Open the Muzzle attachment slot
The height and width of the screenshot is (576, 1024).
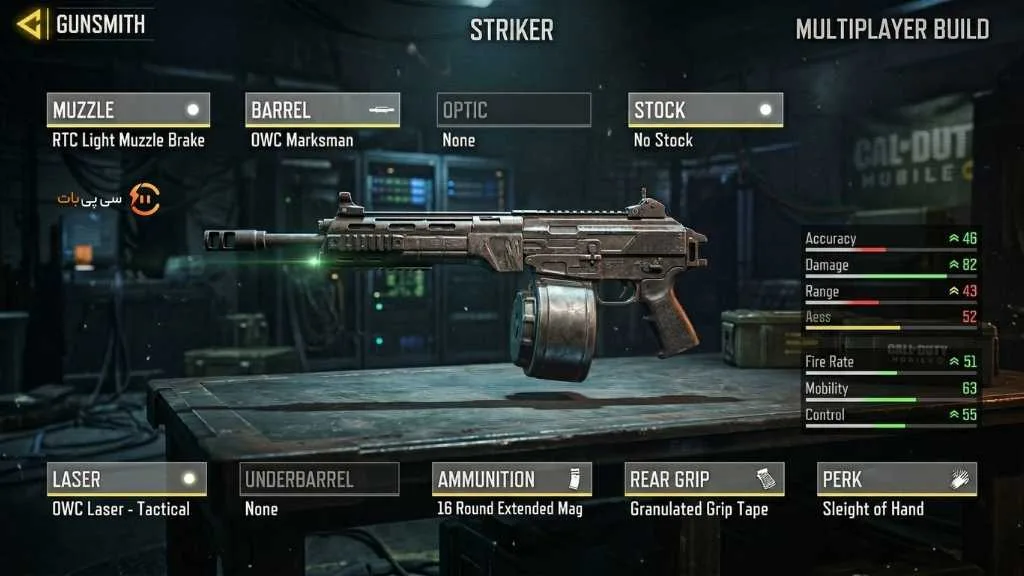pyautogui.click(x=127, y=110)
